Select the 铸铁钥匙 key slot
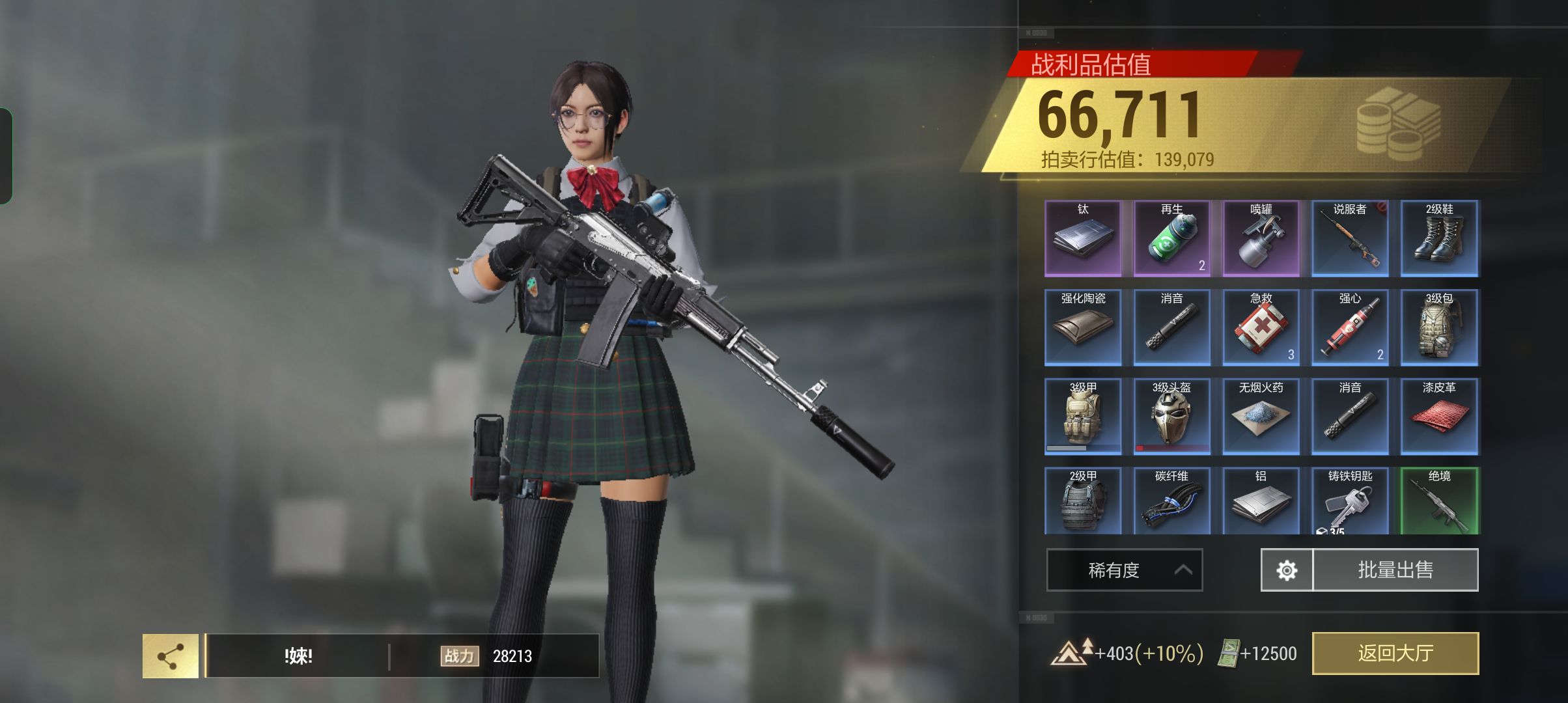Image resolution: width=1568 pixels, height=703 pixels. (x=1350, y=501)
